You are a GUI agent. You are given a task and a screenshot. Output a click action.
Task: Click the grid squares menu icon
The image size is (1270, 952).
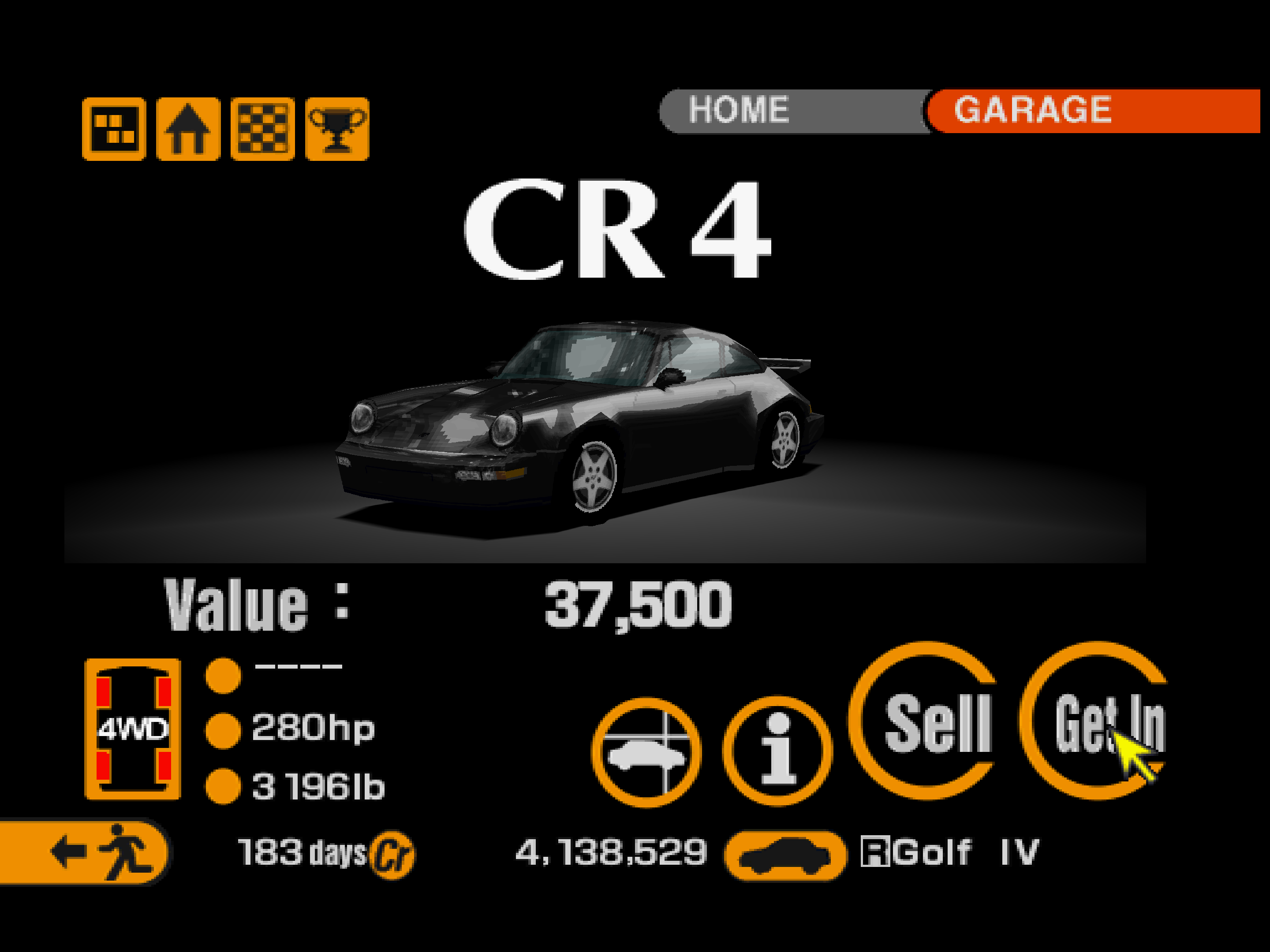click(x=114, y=129)
